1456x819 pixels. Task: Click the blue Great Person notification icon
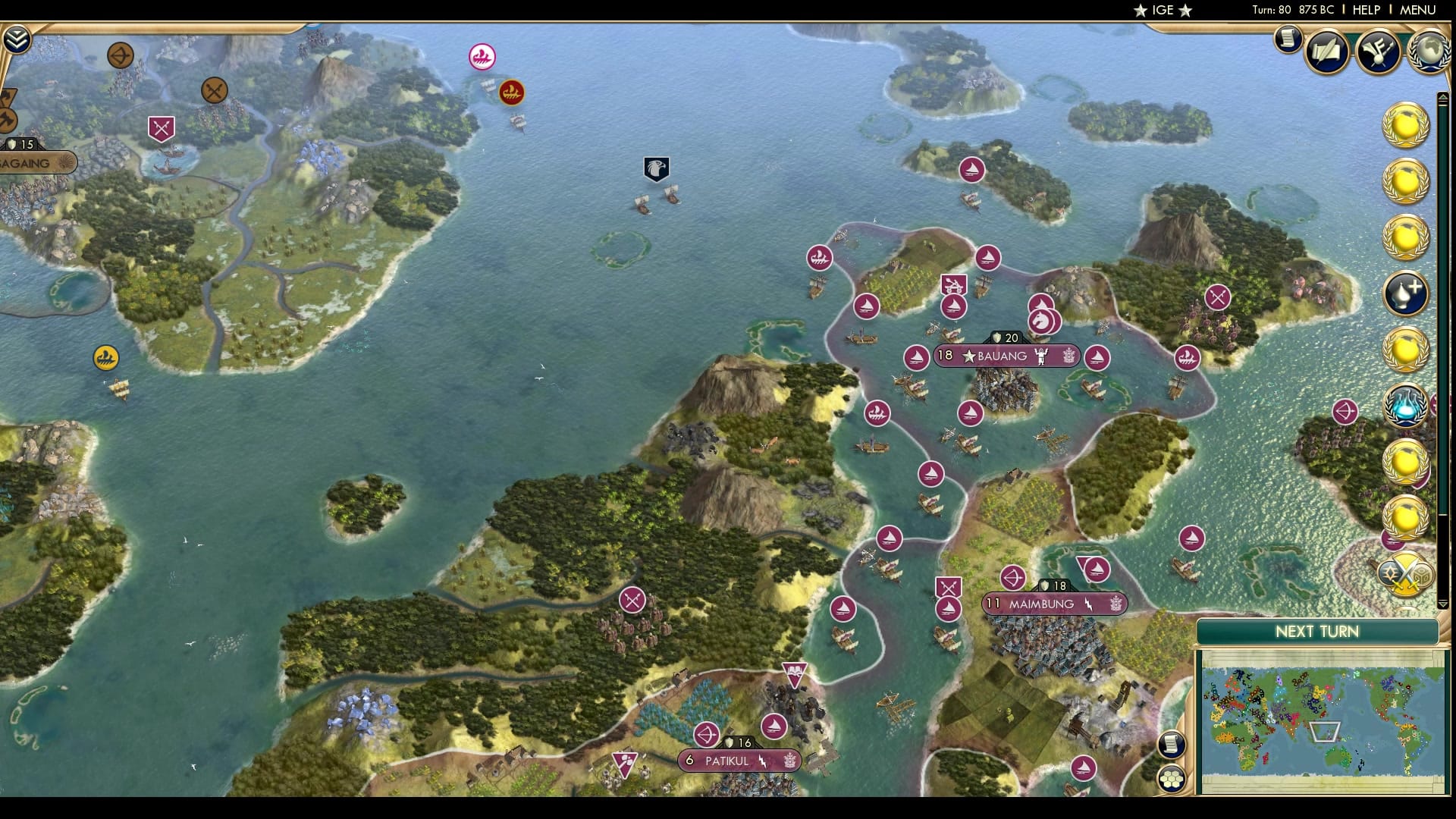point(1404,292)
